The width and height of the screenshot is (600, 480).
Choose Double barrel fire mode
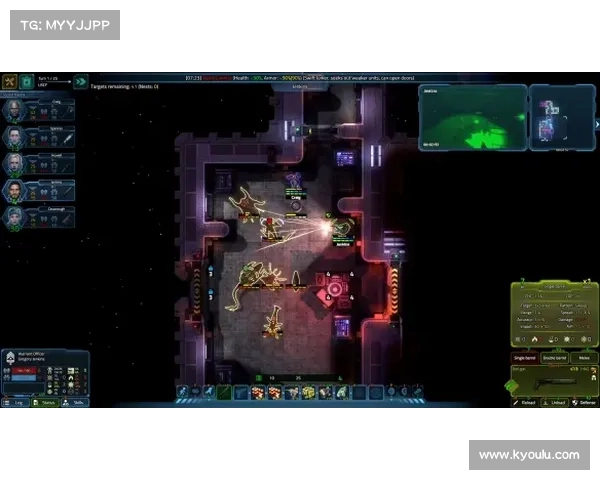(554, 357)
